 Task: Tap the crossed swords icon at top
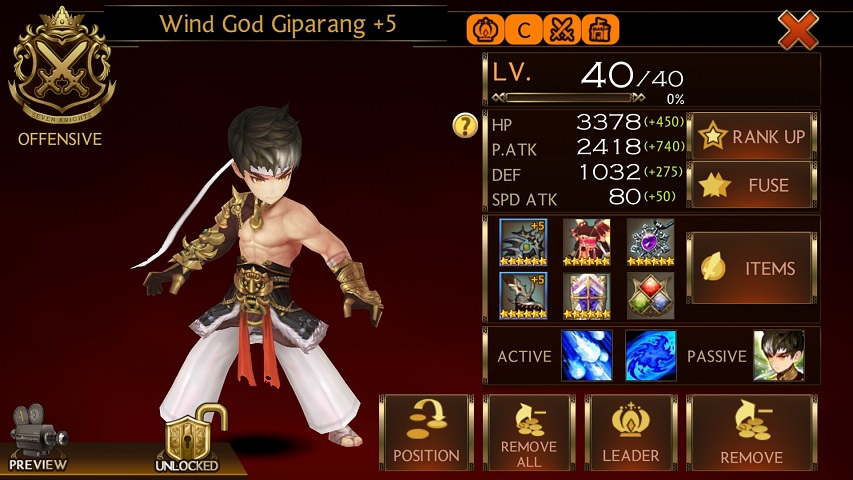tap(561, 30)
